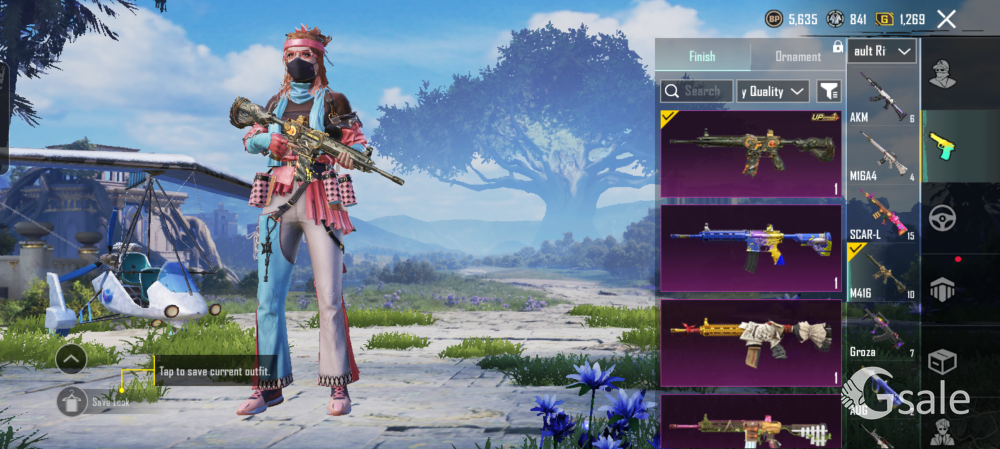Open the Ornament tab
This screenshot has height=449, width=1000.
(x=797, y=56)
